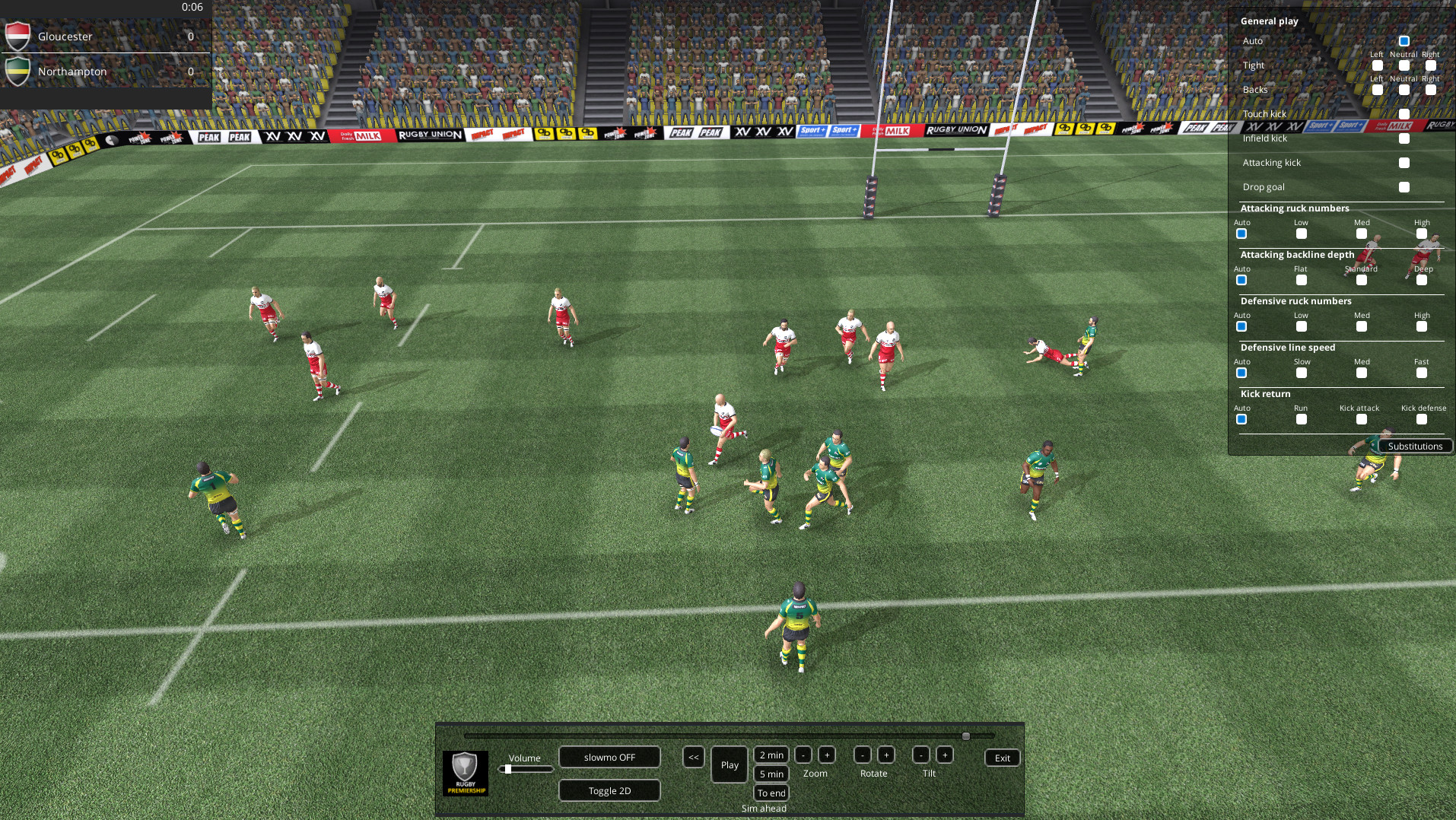Switch to 2D view with Toggle 2D

pyautogui.click(x=609, y=790)
